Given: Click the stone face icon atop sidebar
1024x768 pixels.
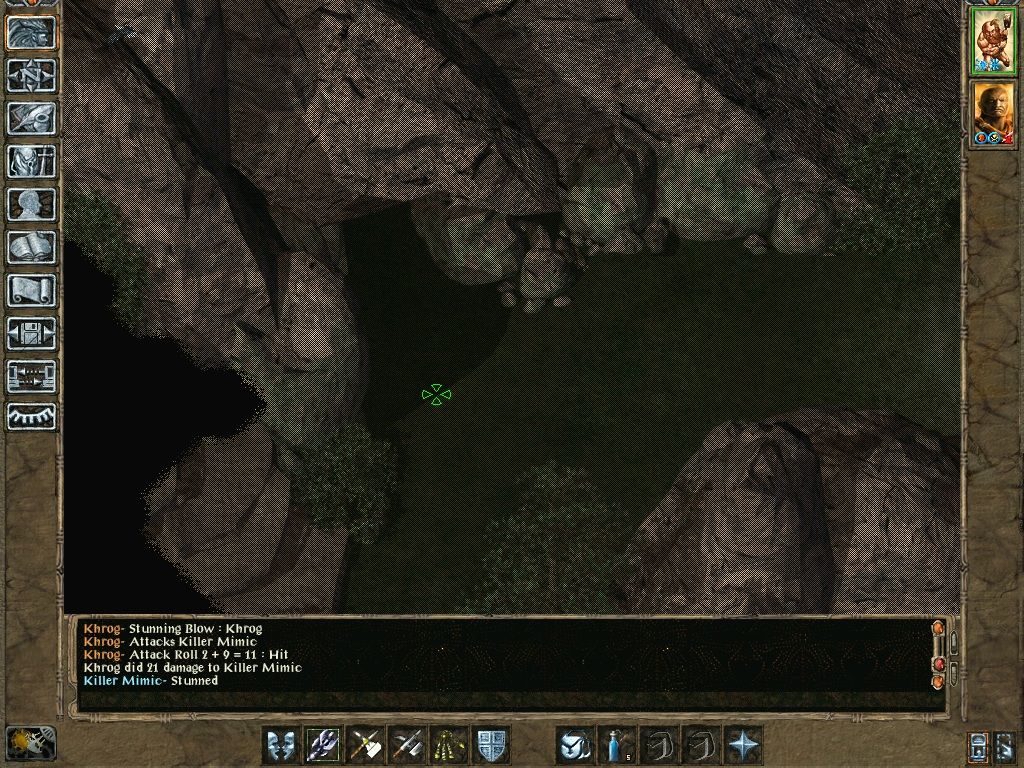Looking at the screenshot, I should pyautogui.click(x=31, y=33).
